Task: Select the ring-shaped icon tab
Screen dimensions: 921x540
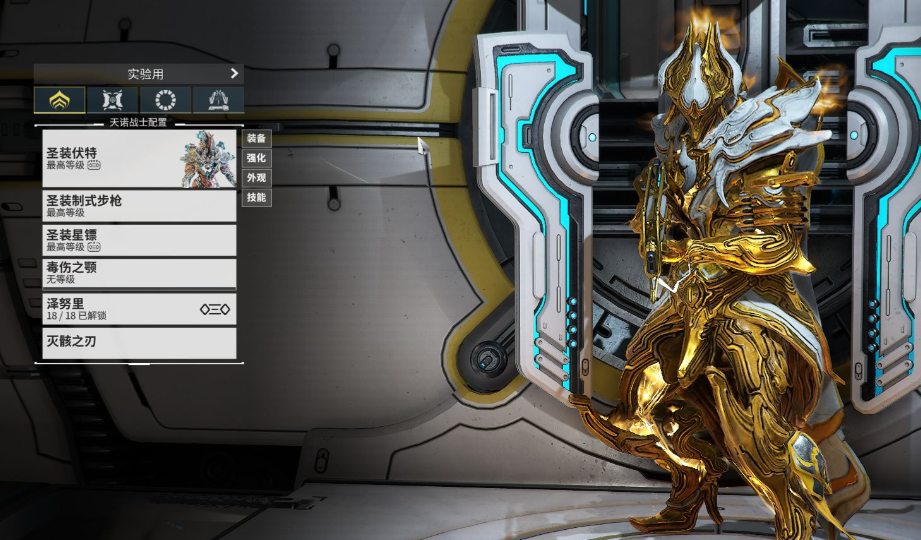Action: pyautogui.click(x=165, y=100)
